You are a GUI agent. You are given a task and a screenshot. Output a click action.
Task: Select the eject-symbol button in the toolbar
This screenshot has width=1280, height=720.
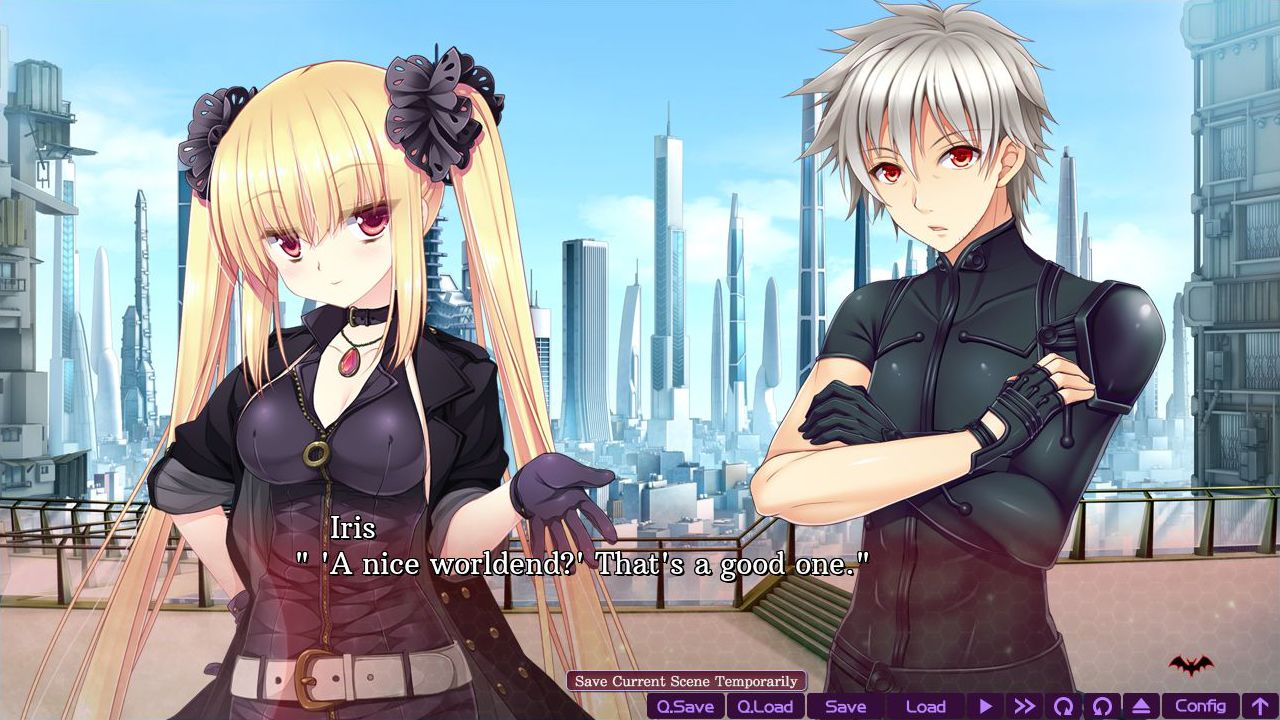(1141, 706)
